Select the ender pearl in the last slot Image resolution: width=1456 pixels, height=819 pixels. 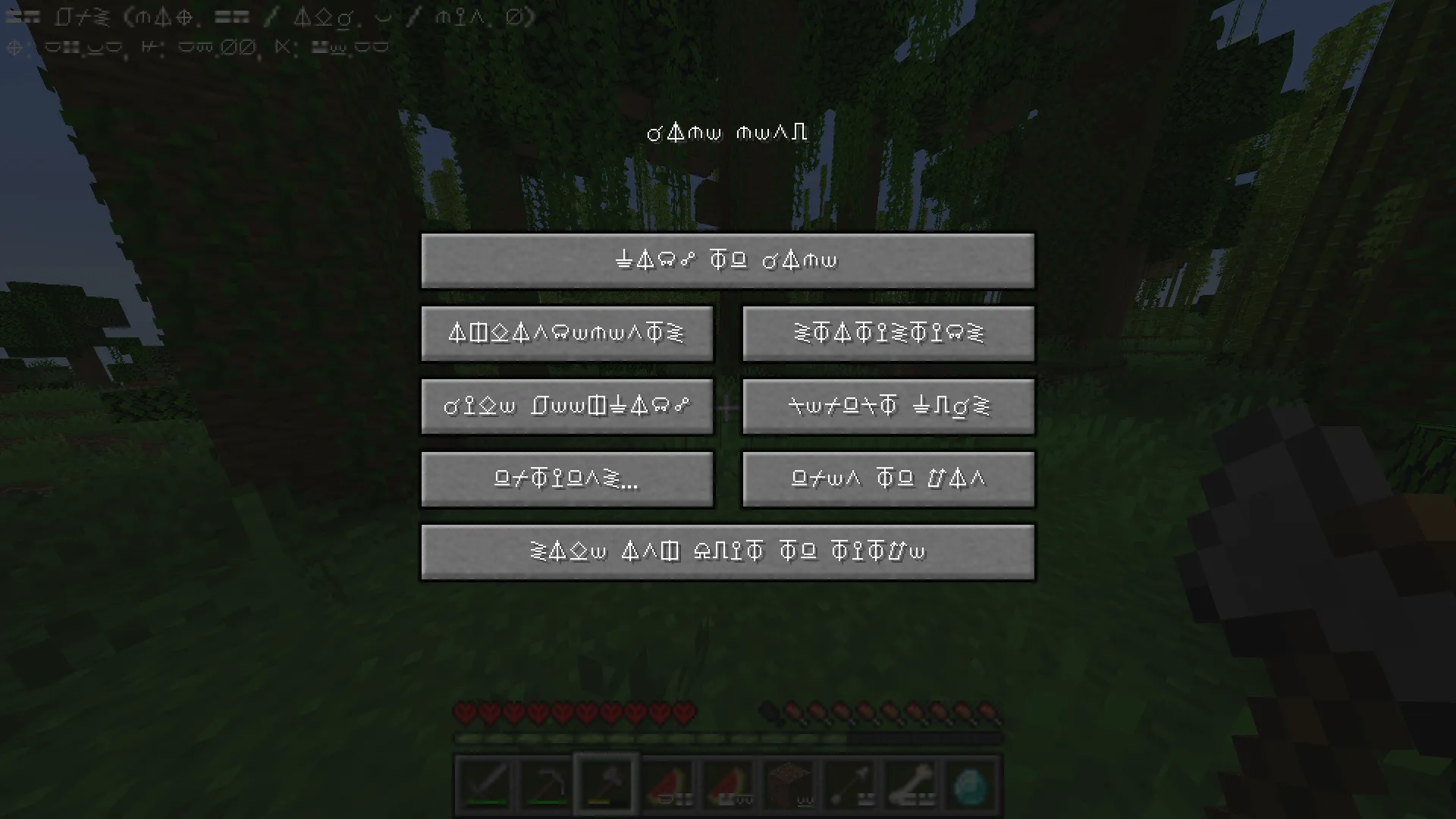970,781
